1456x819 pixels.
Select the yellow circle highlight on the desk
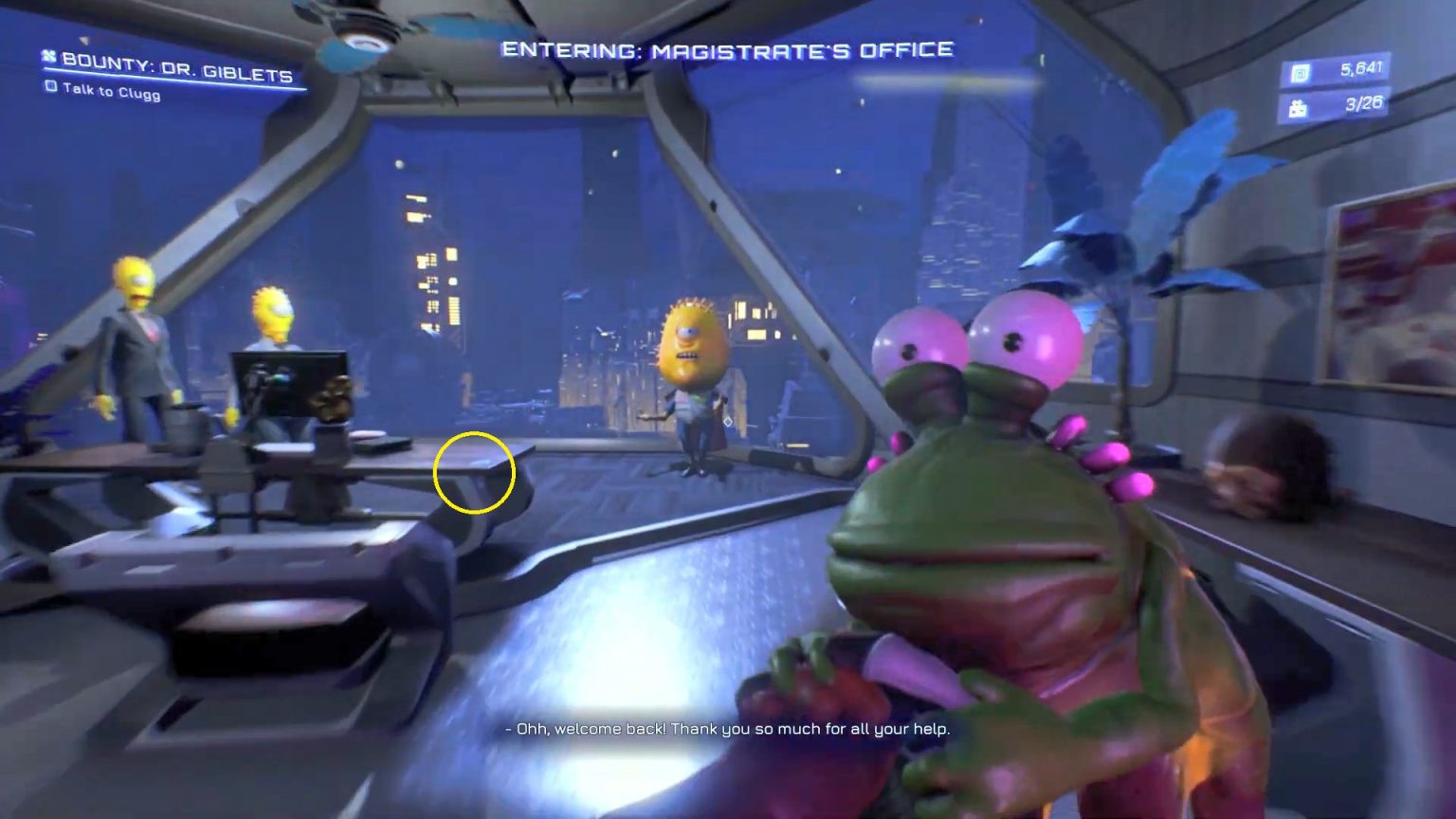(474, 472)
